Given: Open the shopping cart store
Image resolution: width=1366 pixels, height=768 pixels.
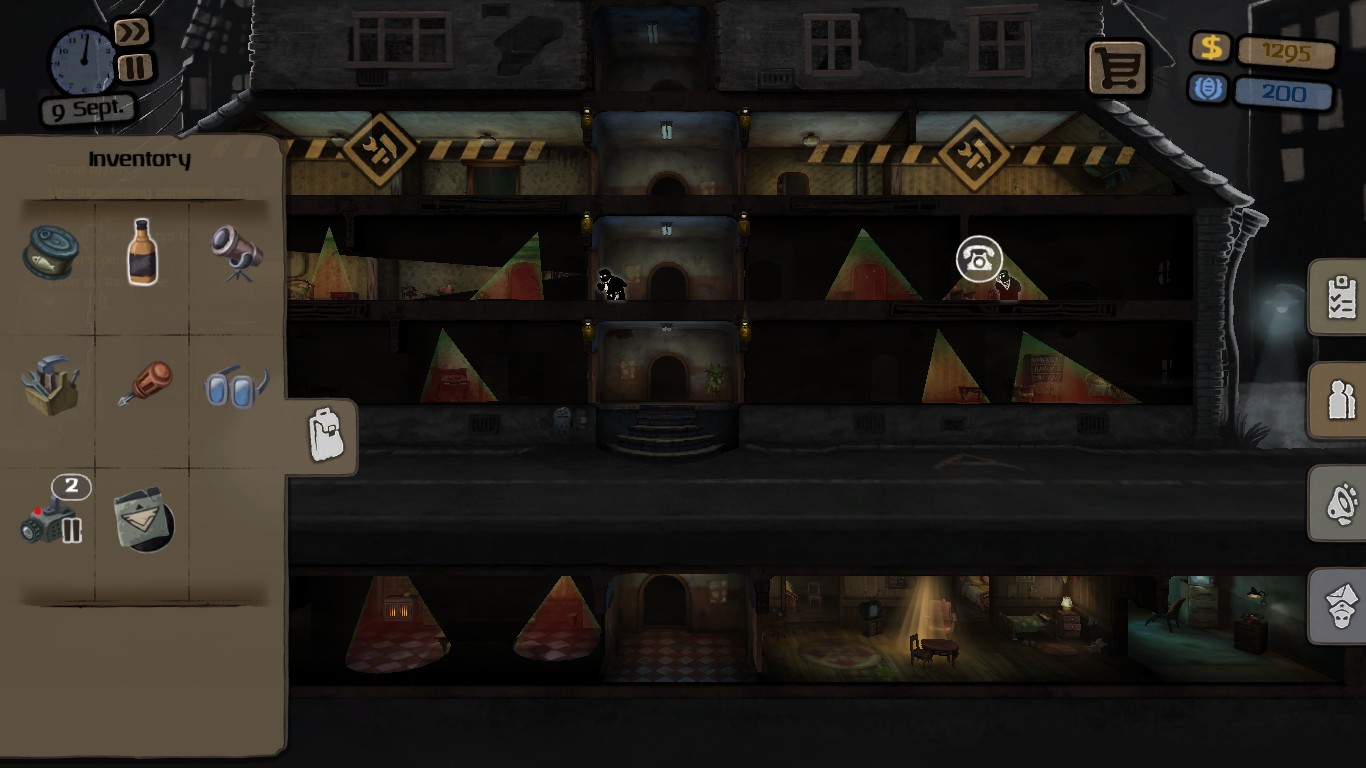Looking at the screenshot, I should coord(1118,69).
